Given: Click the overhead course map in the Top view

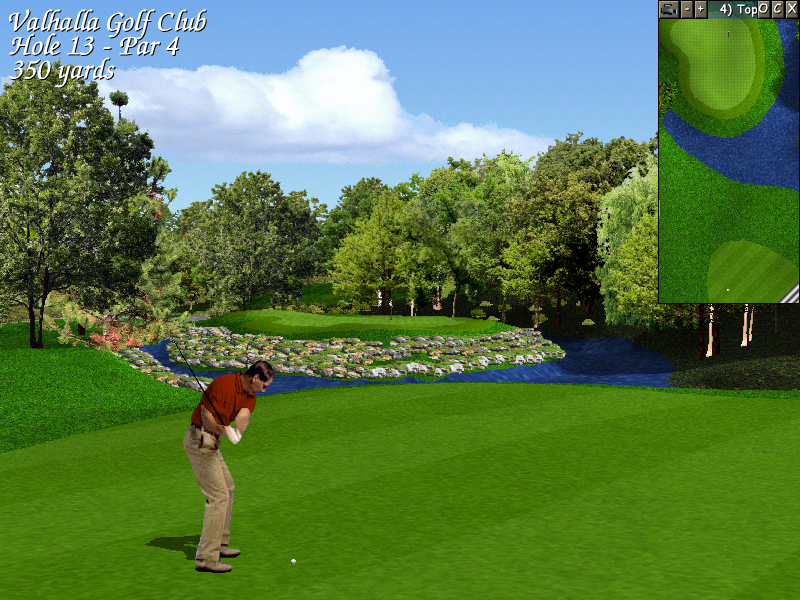Looking at the screenshot, I should tap(728, 160).
